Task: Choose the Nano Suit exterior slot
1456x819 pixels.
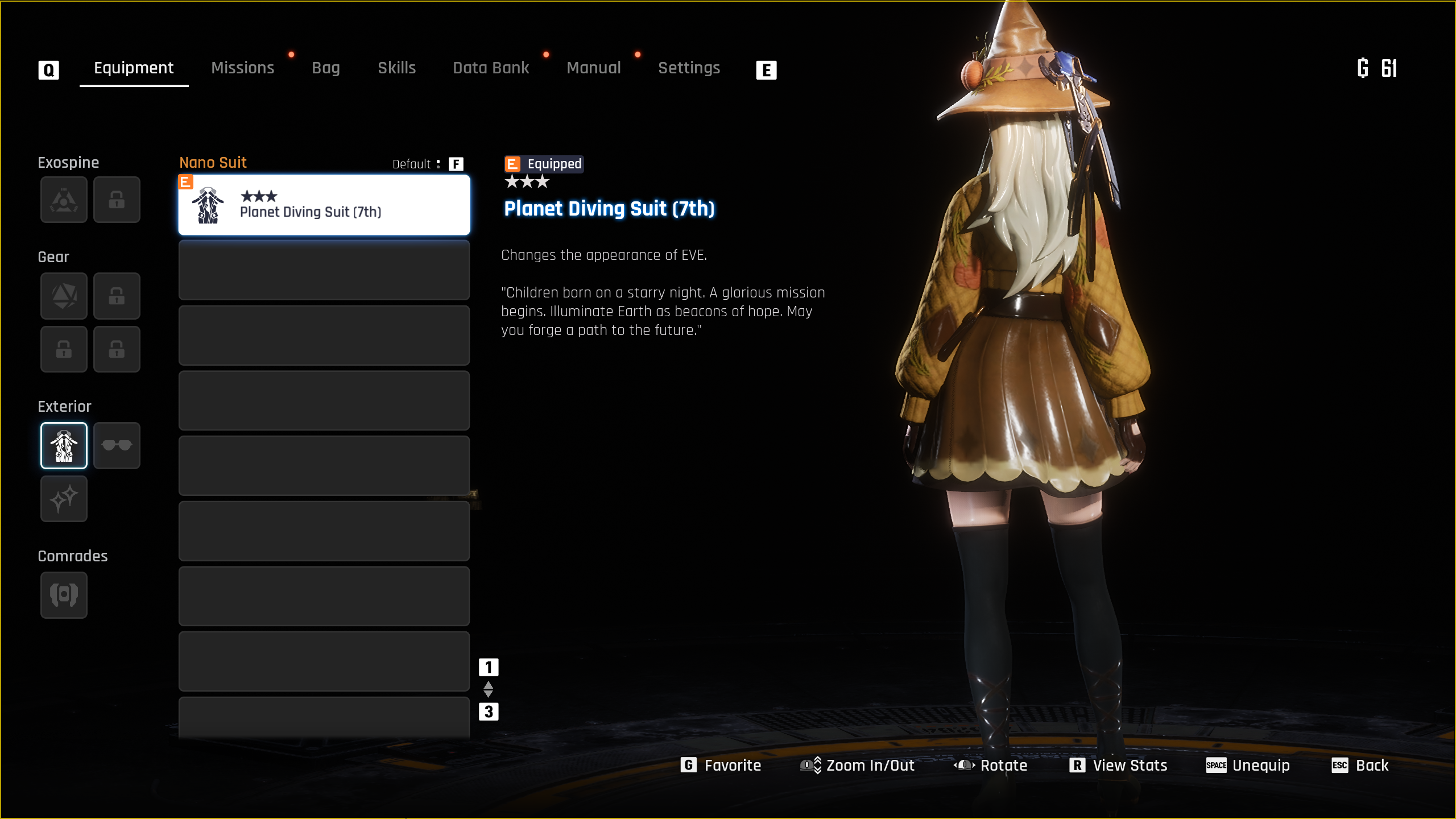Action: (64, 445)
